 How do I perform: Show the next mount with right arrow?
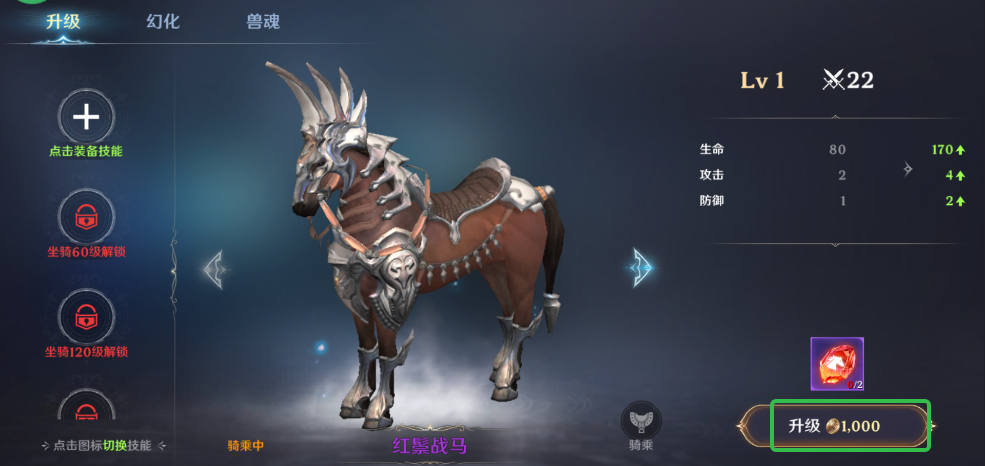(x=641, y=267)
